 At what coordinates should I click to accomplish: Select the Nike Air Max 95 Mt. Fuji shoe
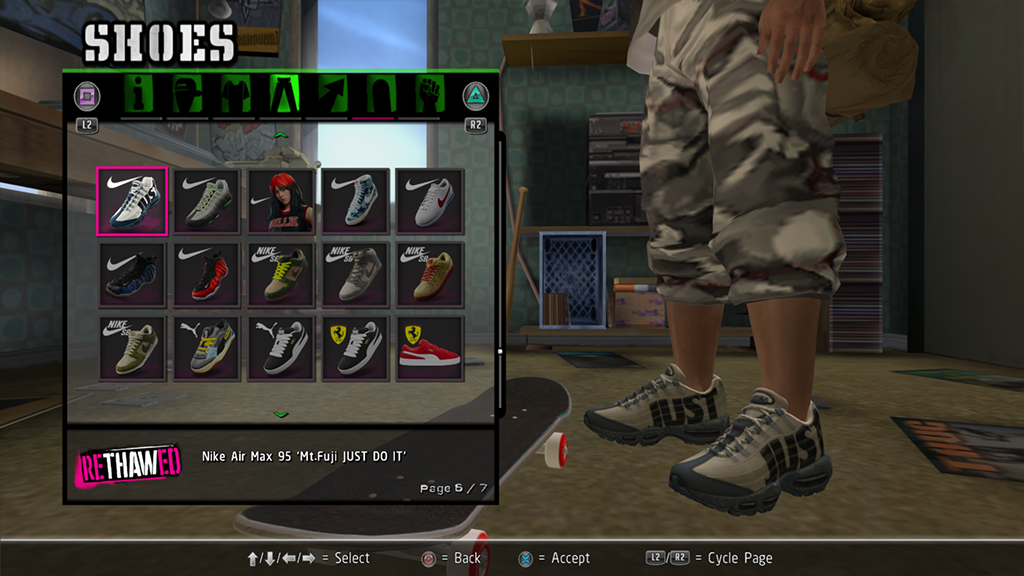point(132,201)
